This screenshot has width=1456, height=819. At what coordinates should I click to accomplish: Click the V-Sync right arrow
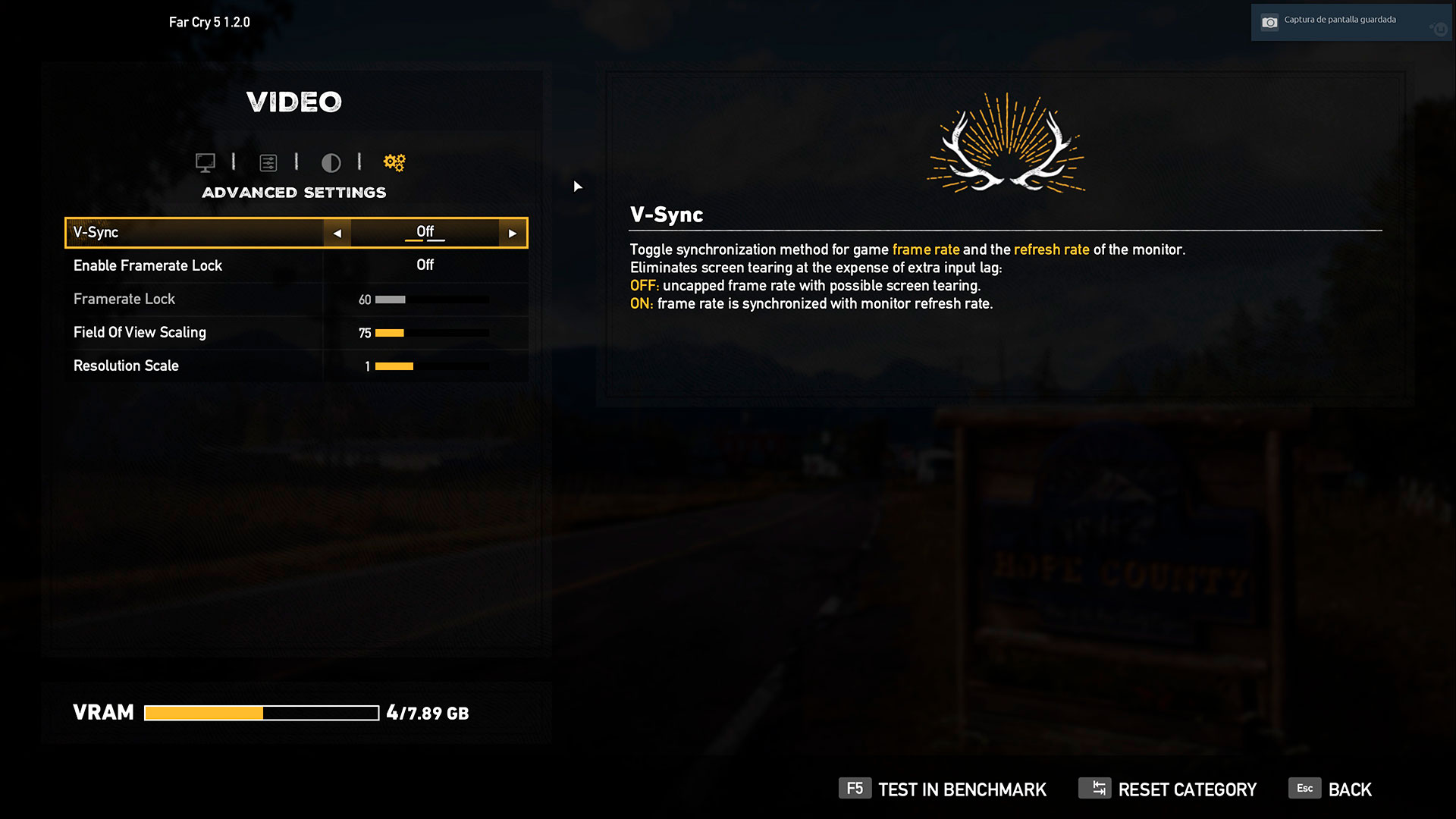pos(513,234)
